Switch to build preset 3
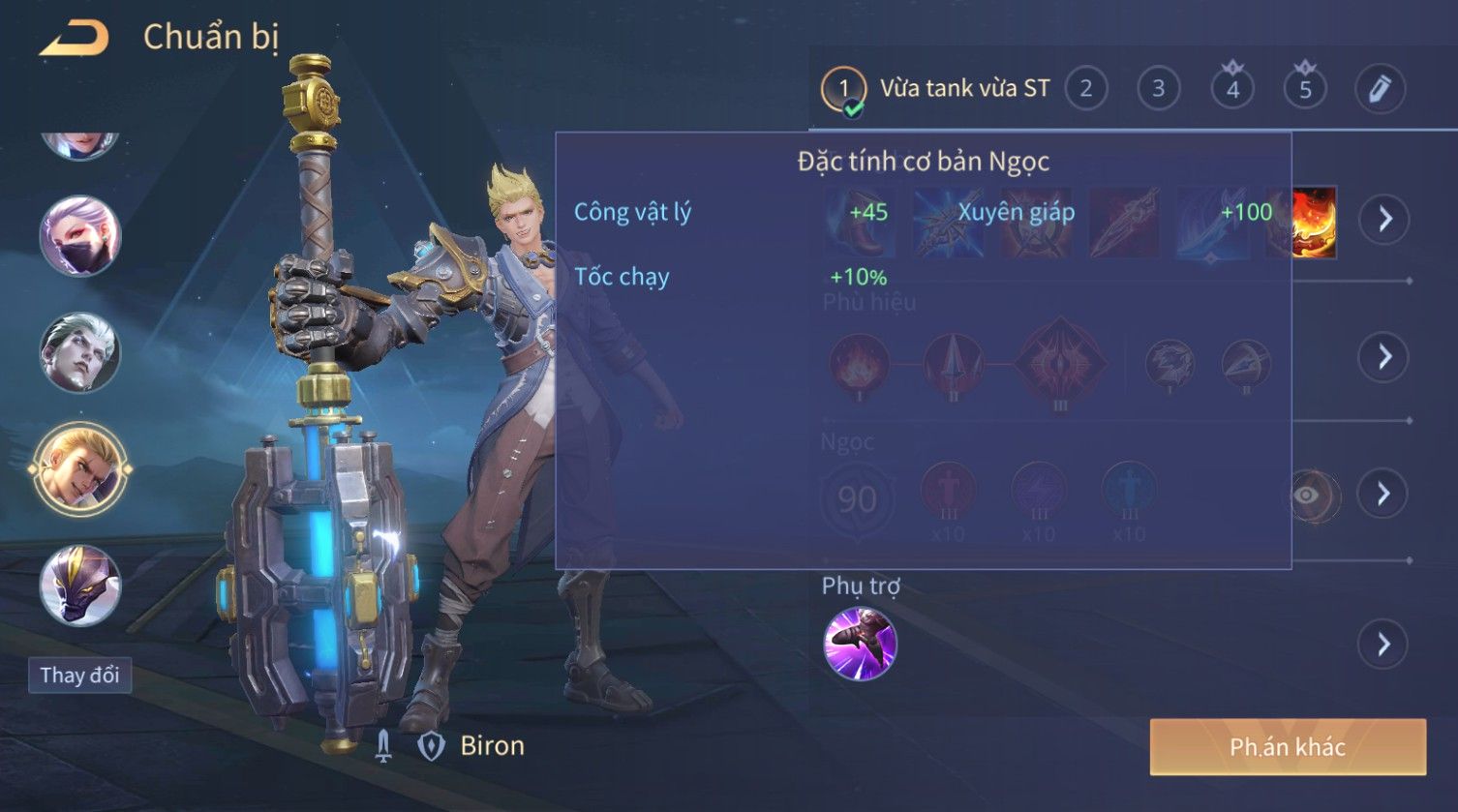Viewport: 1458px width, 812px height. tap(1158, 89)
